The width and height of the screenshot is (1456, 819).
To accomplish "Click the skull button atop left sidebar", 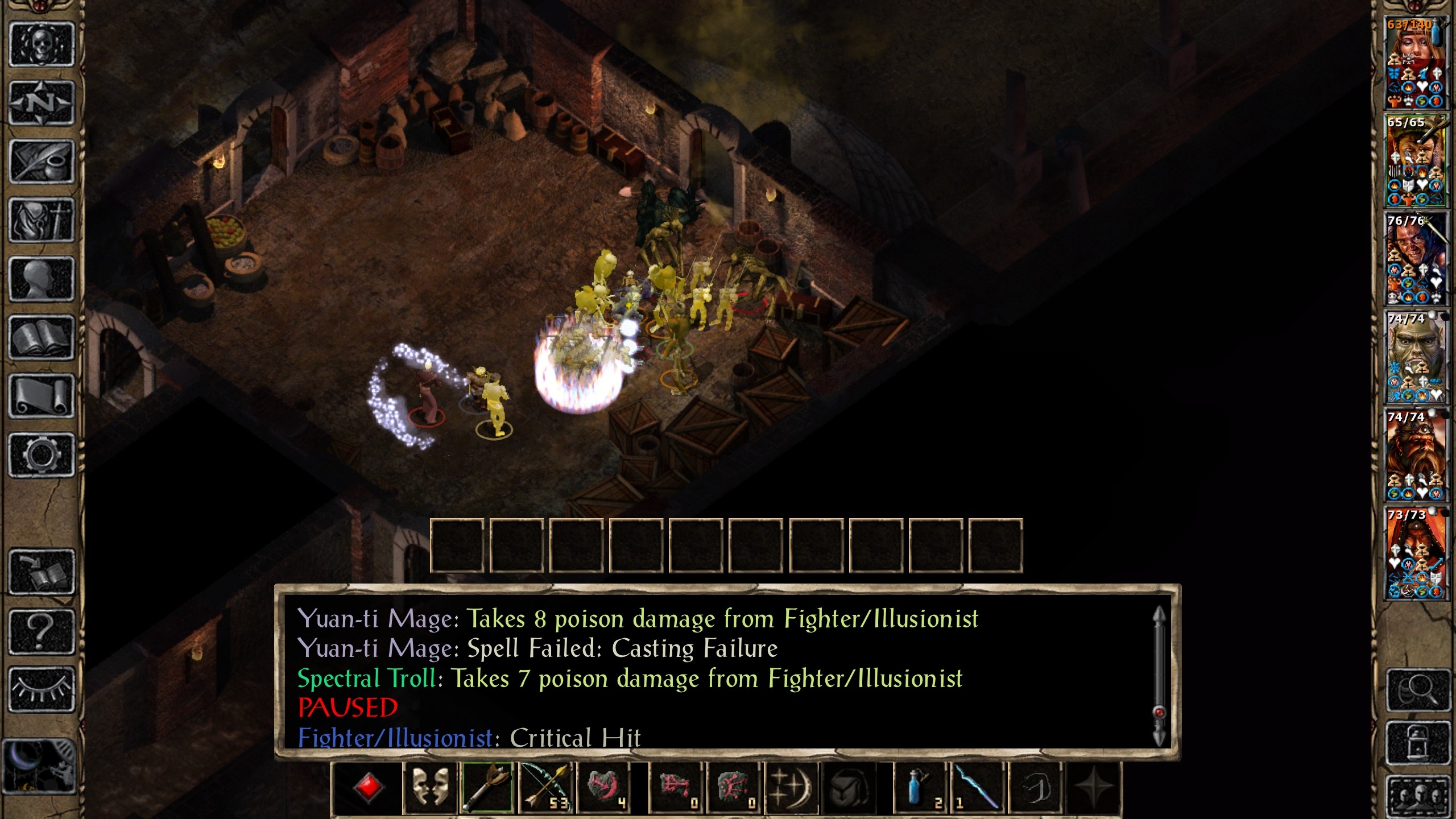I will [42, 45].
